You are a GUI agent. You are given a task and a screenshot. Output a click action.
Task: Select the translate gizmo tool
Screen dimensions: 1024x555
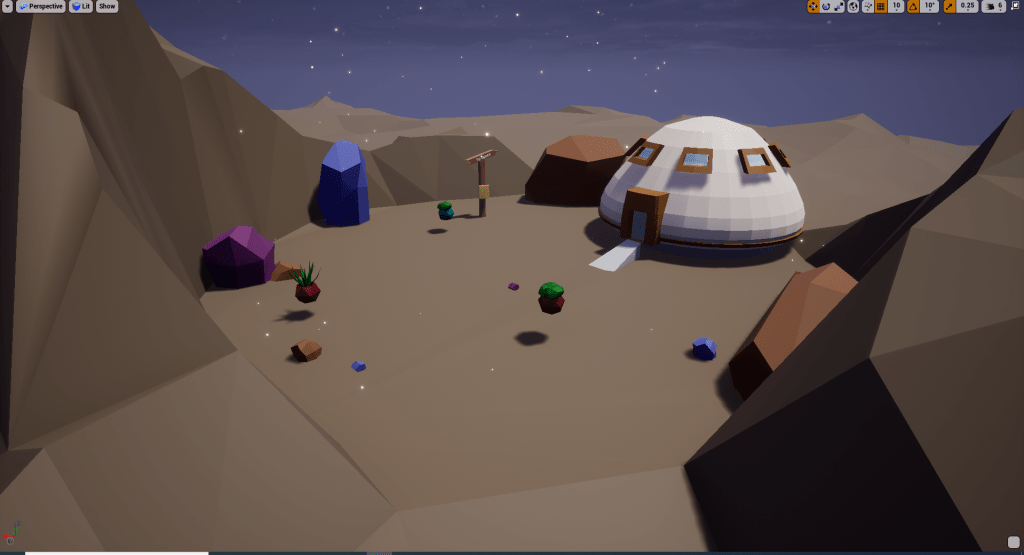click(813, 6)
